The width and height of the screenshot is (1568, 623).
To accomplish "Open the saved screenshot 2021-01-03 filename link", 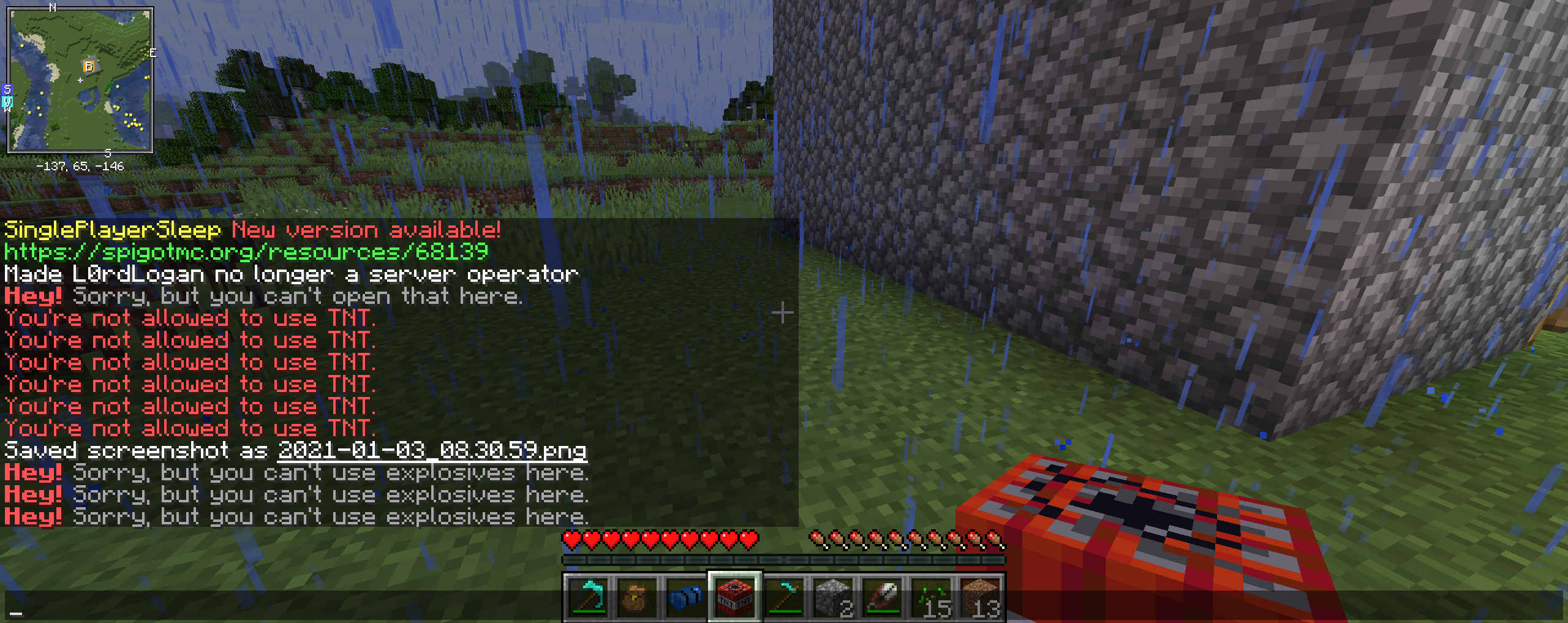I will 432,450.
